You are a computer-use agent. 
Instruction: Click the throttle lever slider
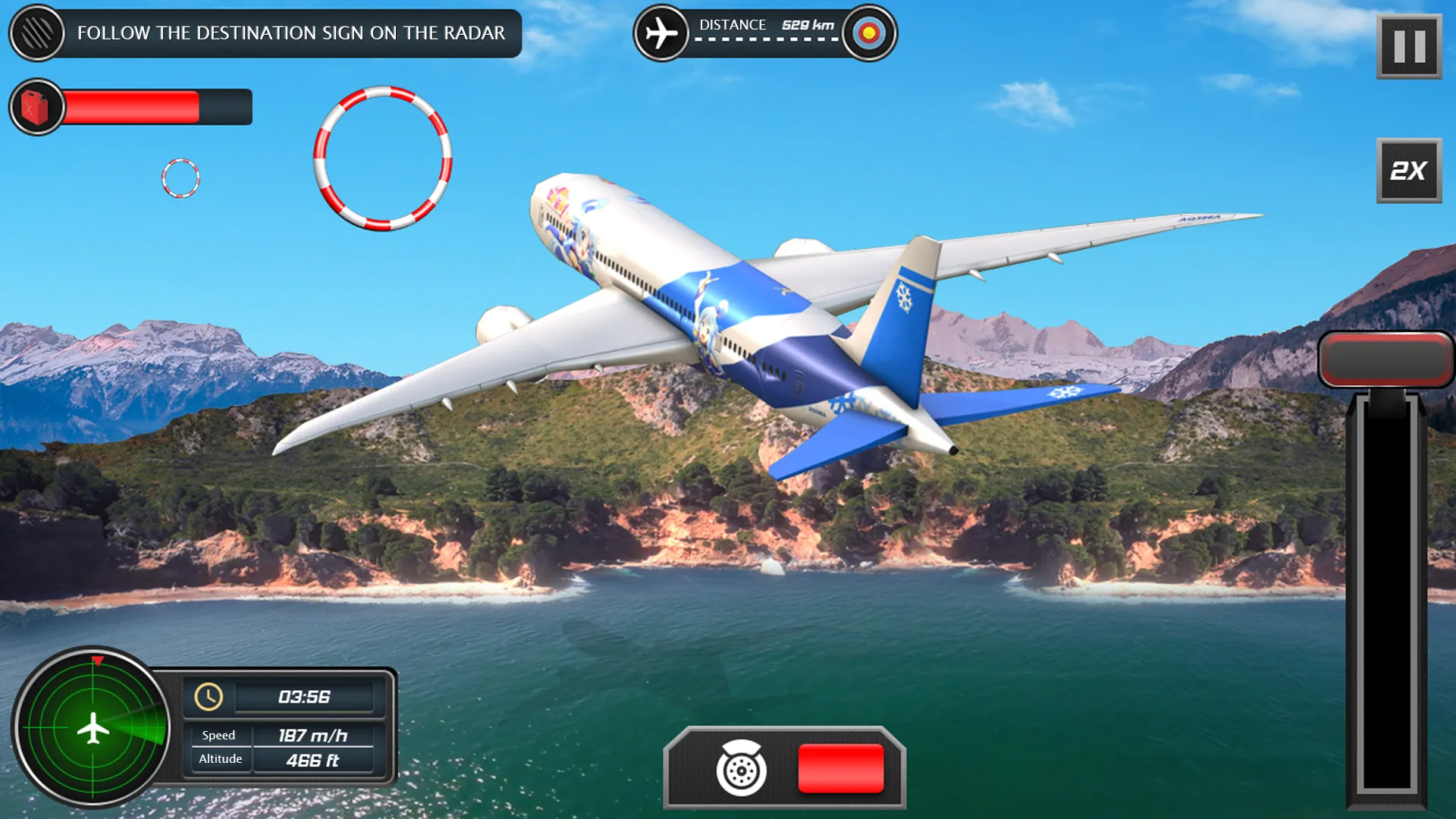point(1386,599)
